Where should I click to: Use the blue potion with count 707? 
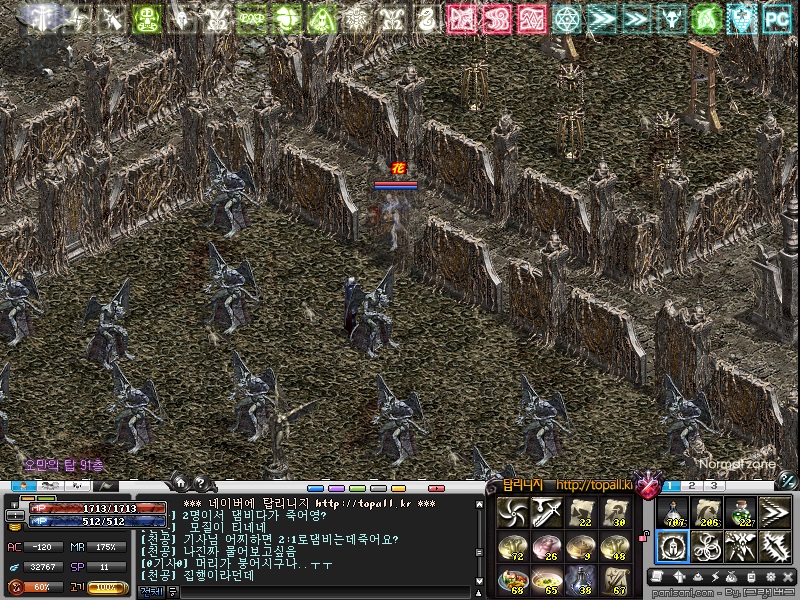(x=672, y=513)
